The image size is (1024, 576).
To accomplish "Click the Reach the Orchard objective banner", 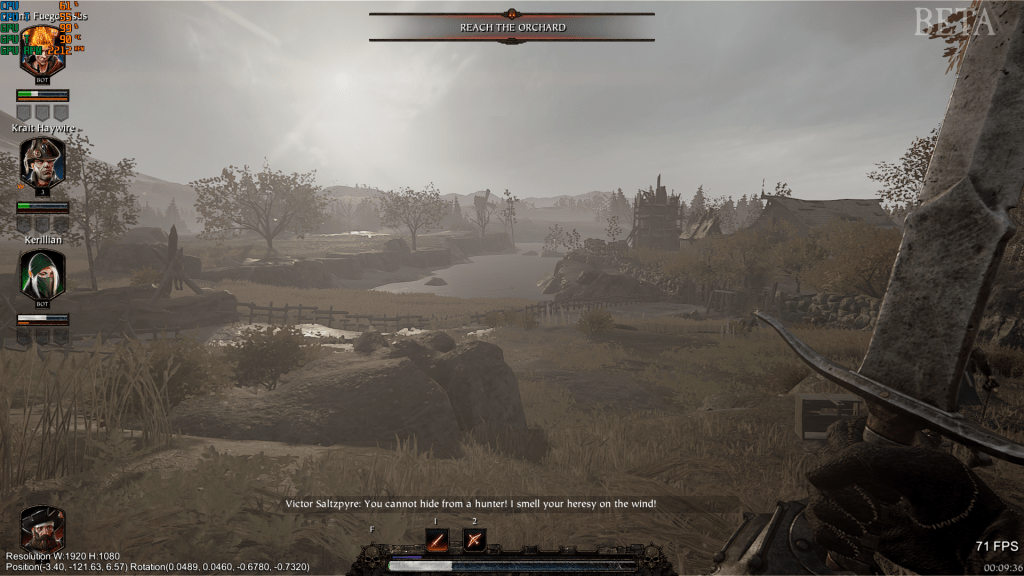I will (512, 27).
